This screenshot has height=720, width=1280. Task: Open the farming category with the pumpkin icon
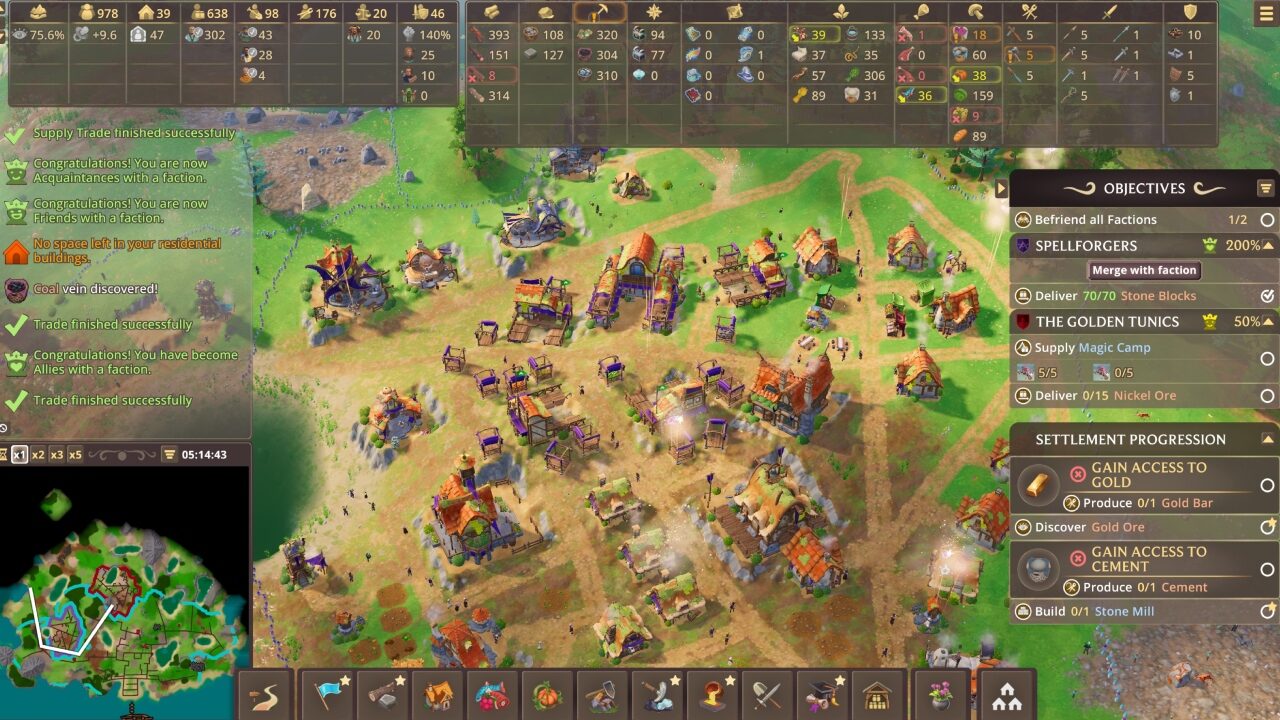point(546,693)
